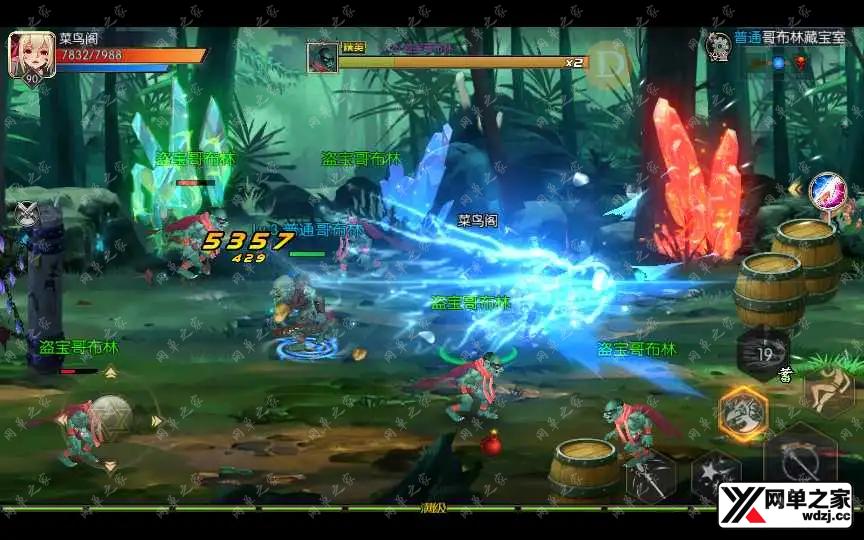This screenshot has width=864, height=540.
Task: Trigger the gold-bordered hexagon skill
Action: (x=742, y=412)
